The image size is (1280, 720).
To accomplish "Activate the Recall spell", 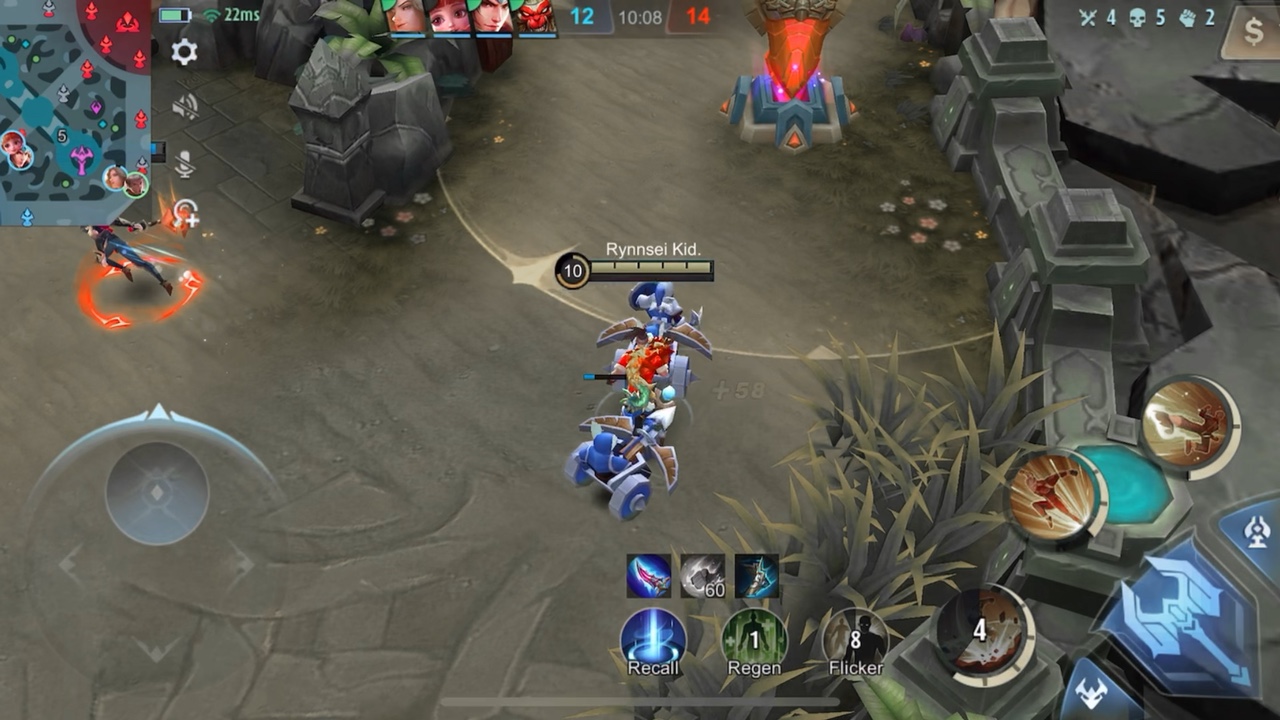I will (x=653, y=641).
